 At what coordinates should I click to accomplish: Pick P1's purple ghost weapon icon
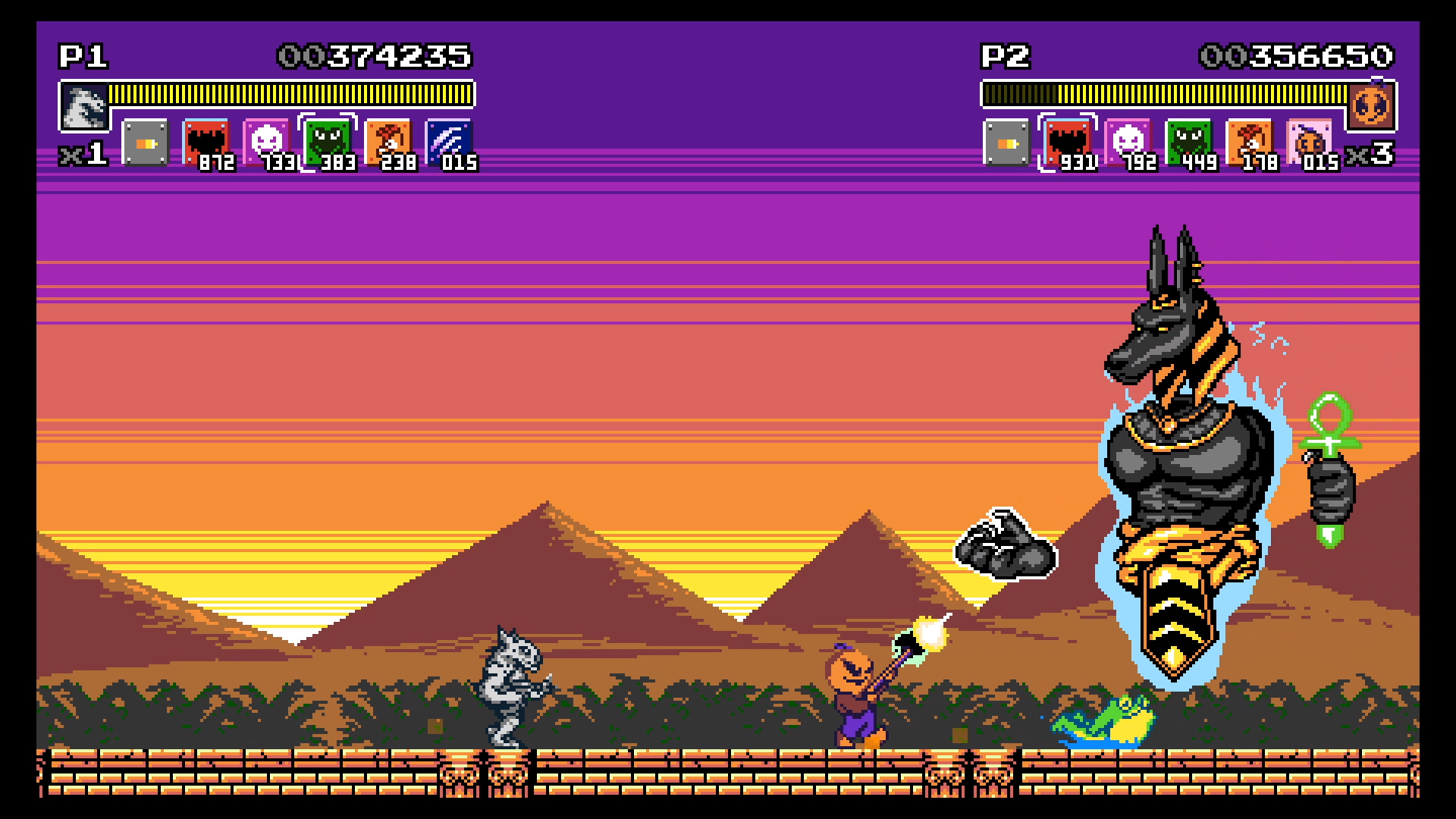(x=266, y=142)
